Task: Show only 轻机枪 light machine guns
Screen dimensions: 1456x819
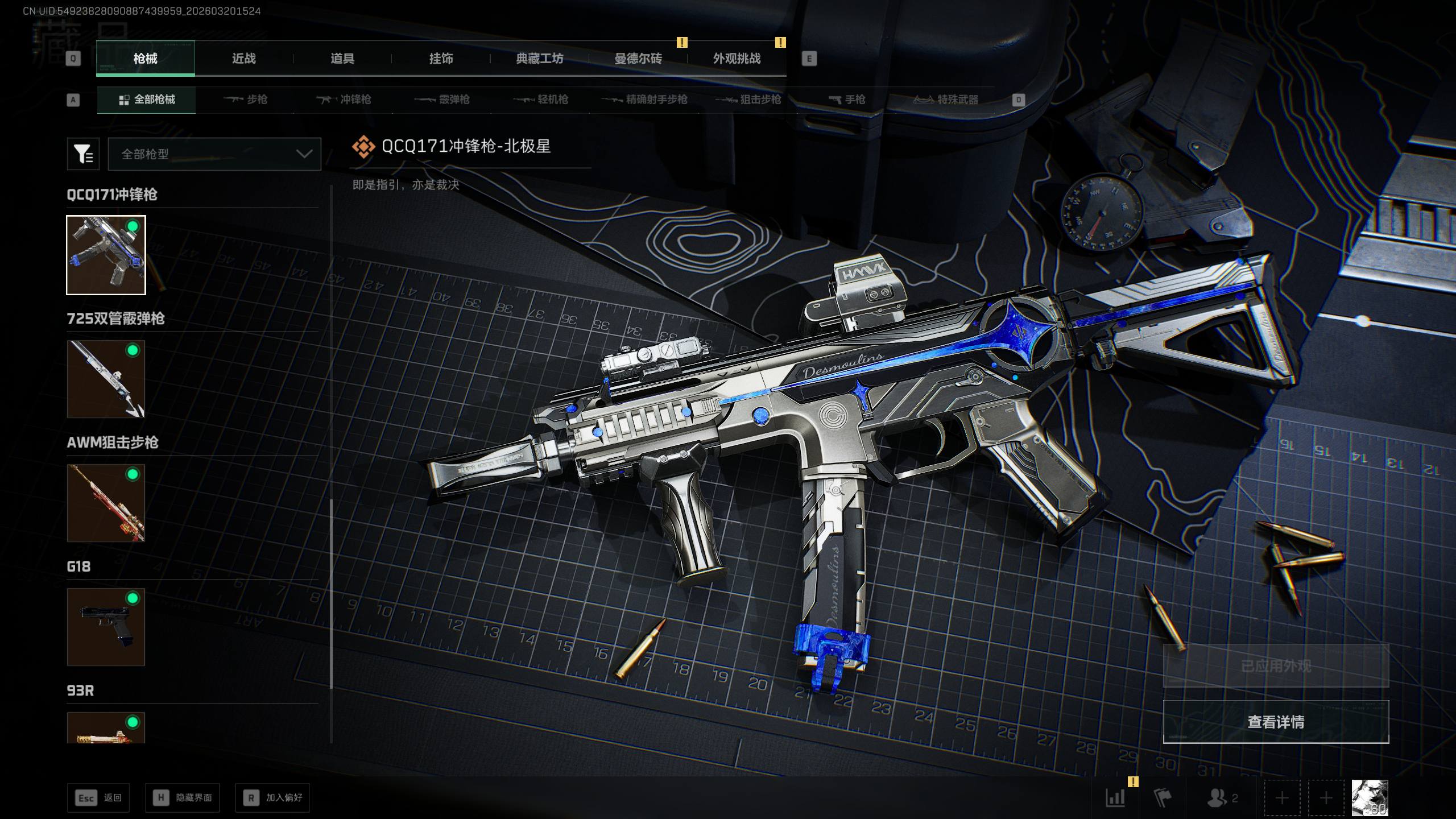Action: click(541, 100)
